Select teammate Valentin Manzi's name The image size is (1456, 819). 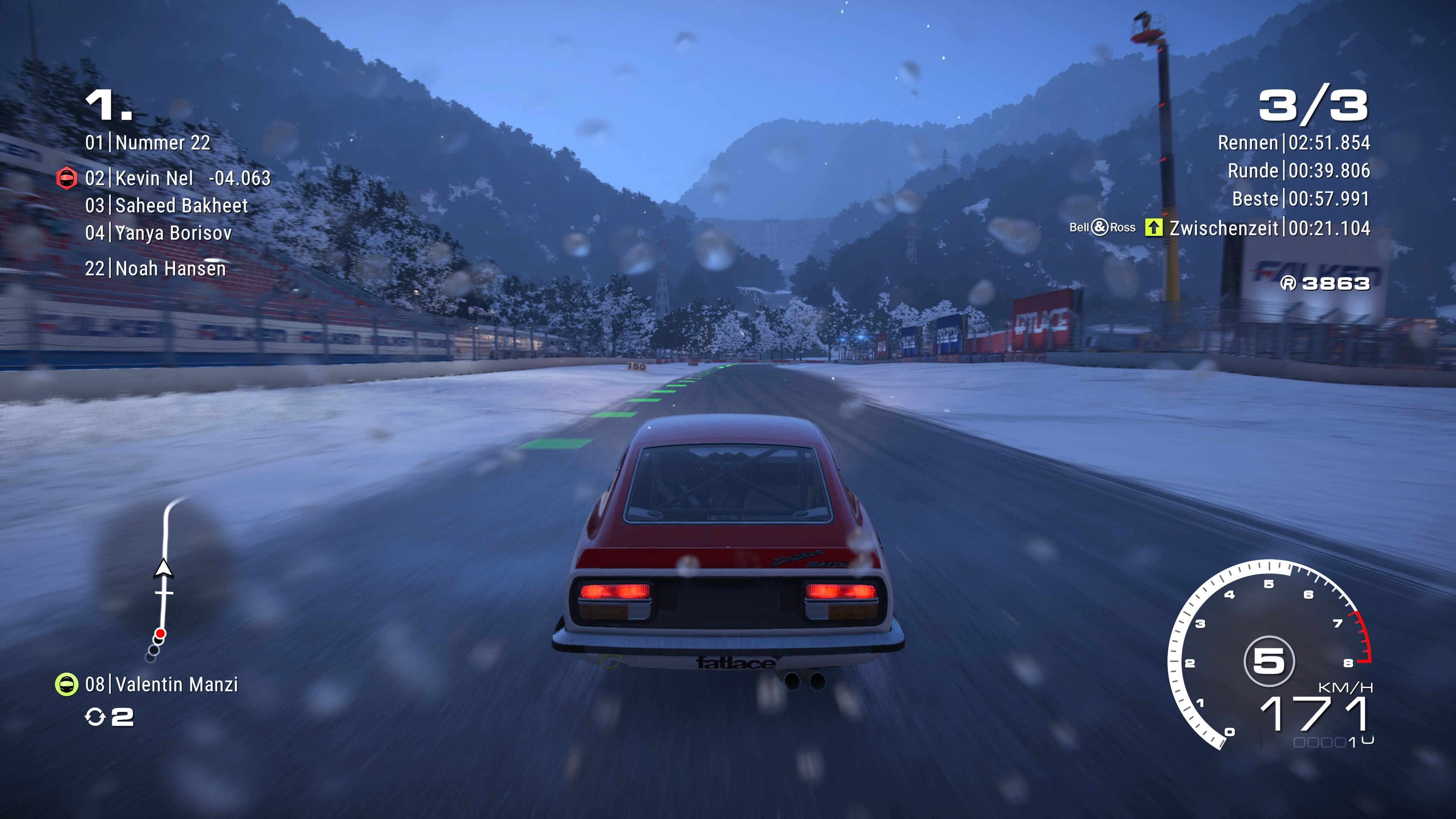coord(176,684)
